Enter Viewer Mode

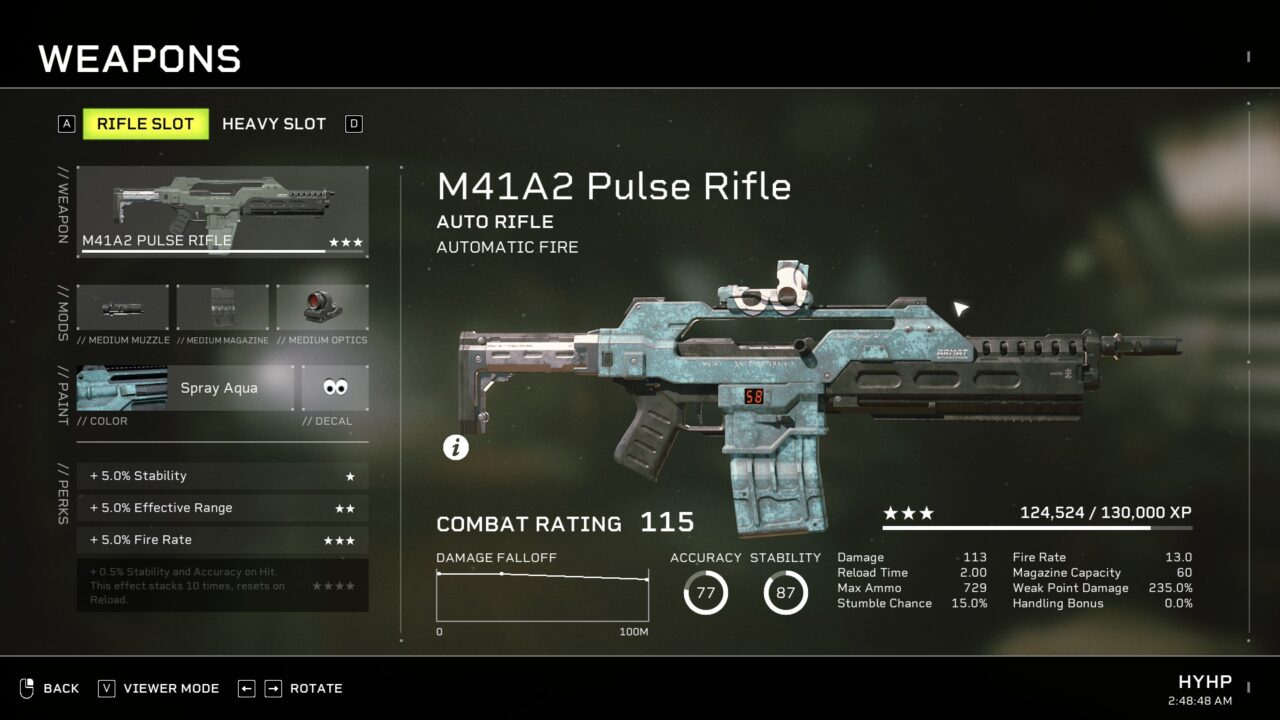tap(159, 688)
